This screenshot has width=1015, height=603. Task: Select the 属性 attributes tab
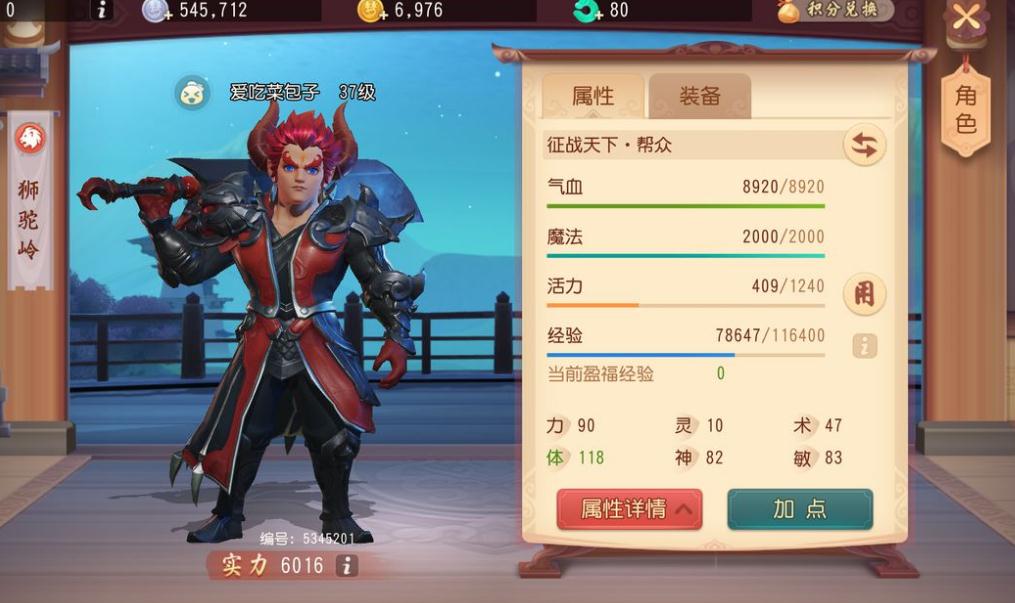pyautogui.click(x=593, y=96)
